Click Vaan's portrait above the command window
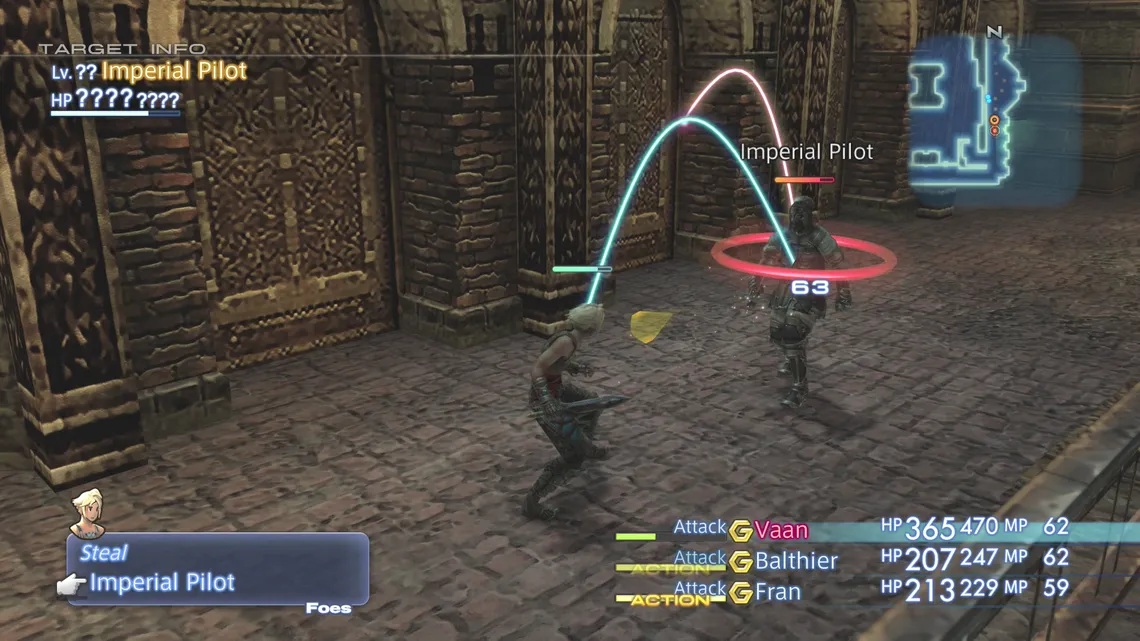 pyautogui.click(x=89, y=512)
